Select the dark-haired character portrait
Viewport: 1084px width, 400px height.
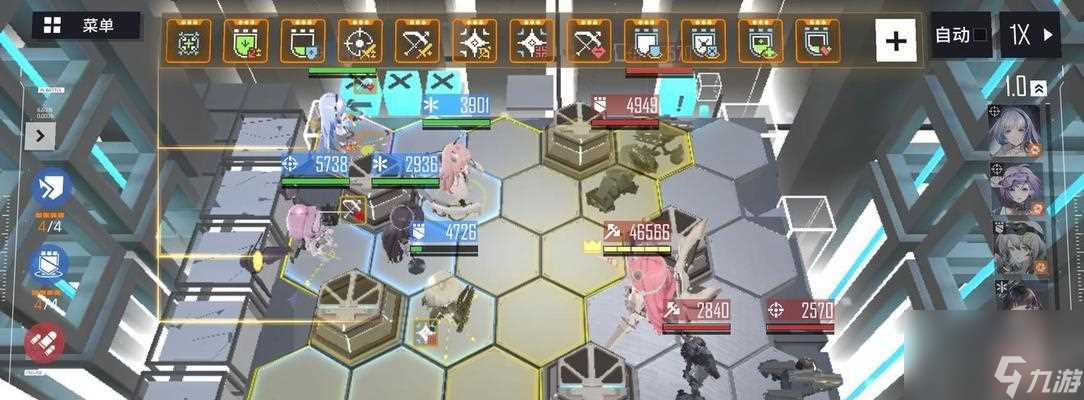(1016, 292)
